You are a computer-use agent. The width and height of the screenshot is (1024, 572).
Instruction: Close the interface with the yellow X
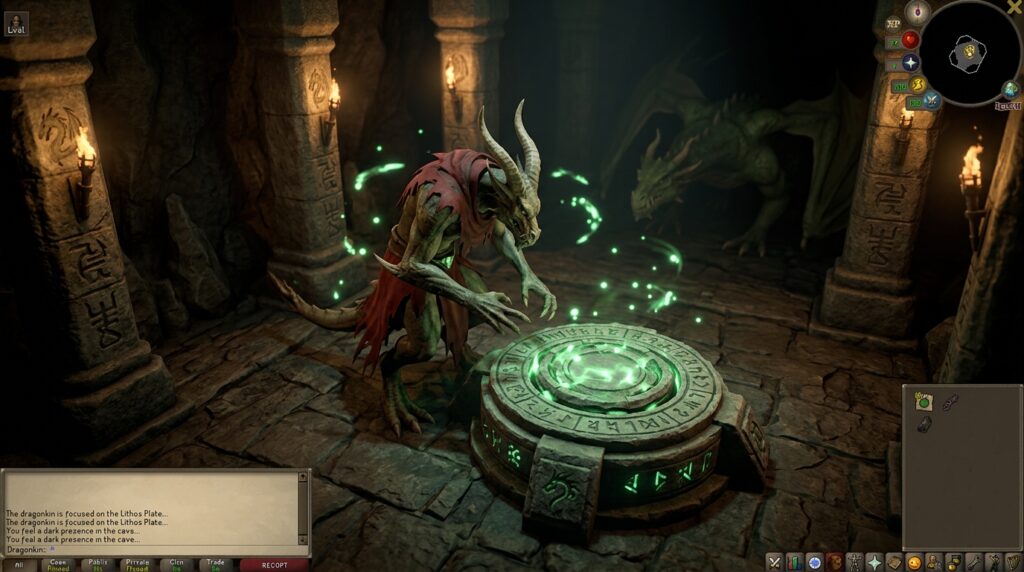pyautogui.click(x=1014, y=8)
